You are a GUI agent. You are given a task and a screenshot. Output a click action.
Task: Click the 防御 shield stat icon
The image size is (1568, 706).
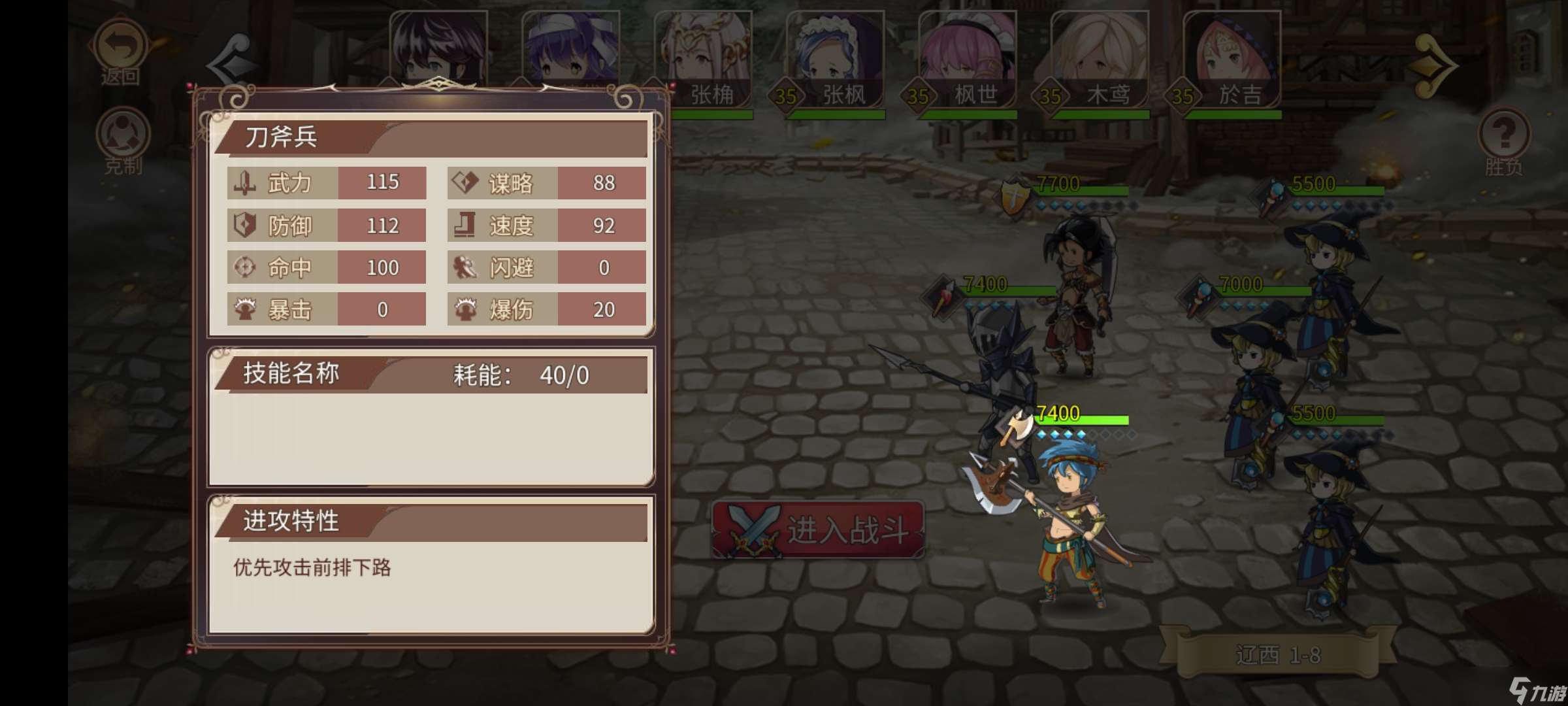[244, 225]
